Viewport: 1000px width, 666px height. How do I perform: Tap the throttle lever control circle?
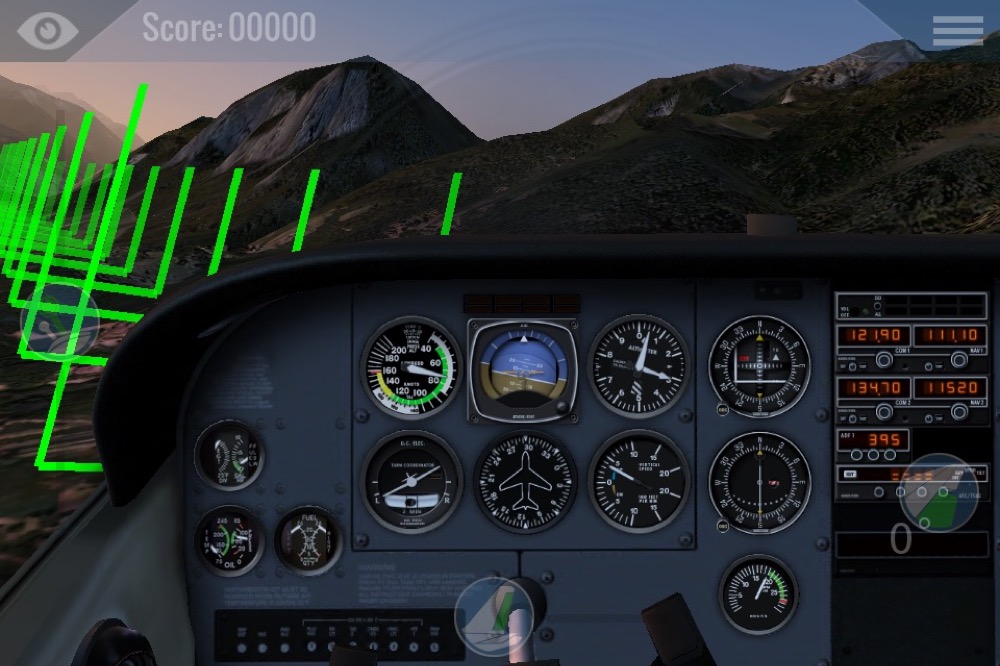(60, 322)
